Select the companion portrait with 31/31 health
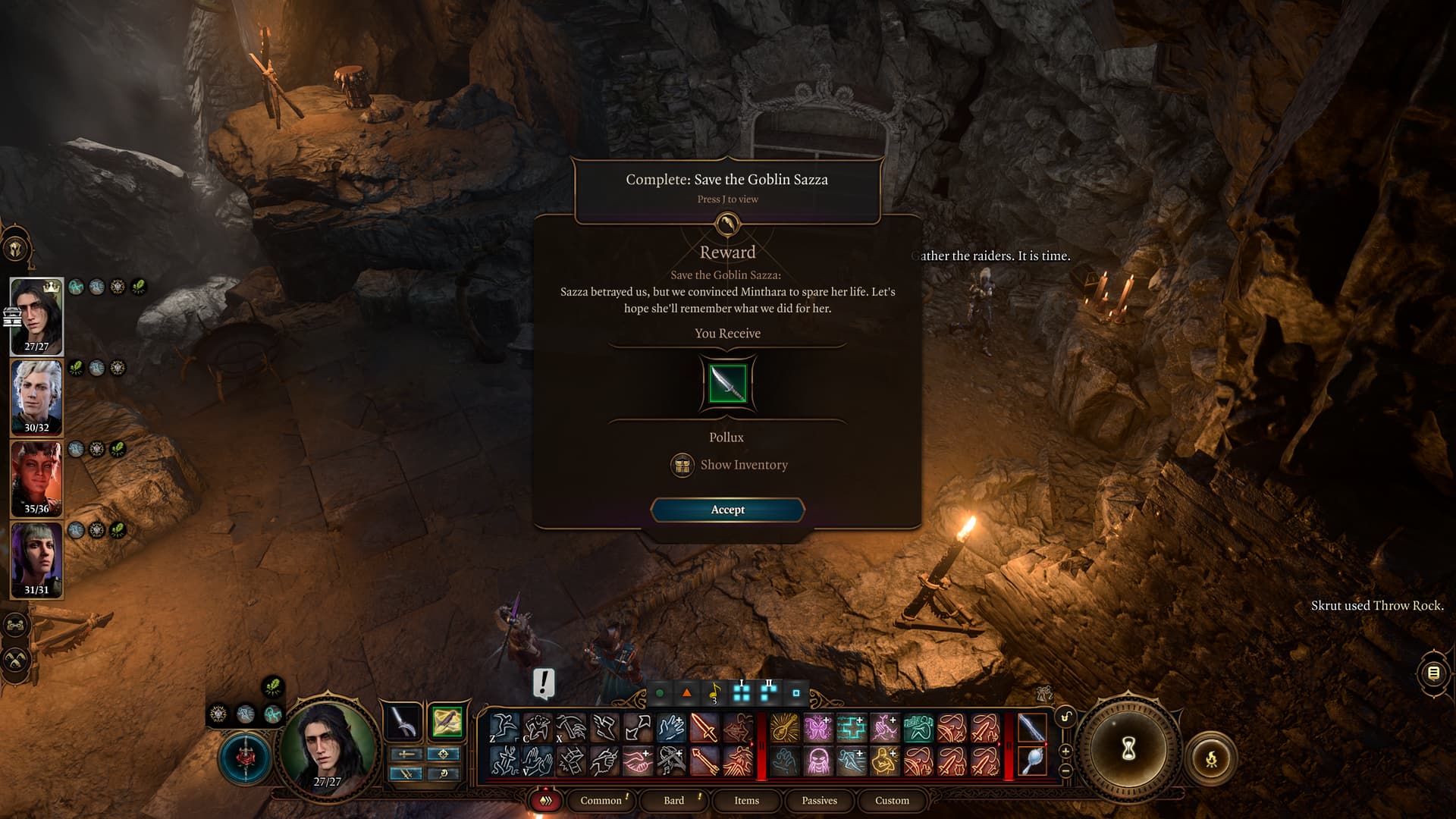 (36, 559)
